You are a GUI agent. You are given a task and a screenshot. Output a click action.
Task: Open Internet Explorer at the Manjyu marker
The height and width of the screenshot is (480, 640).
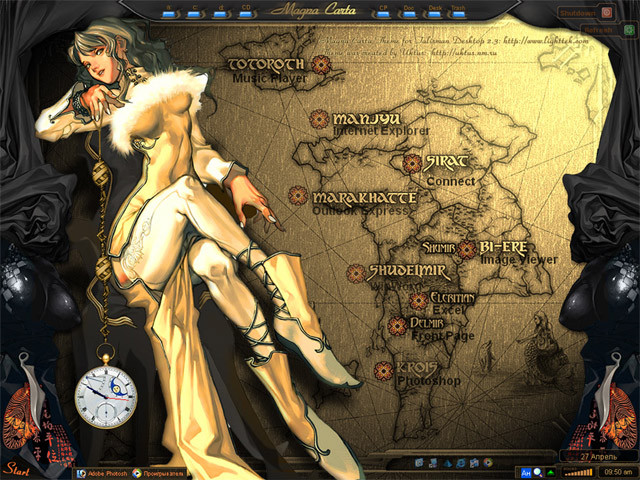point(319,119)
